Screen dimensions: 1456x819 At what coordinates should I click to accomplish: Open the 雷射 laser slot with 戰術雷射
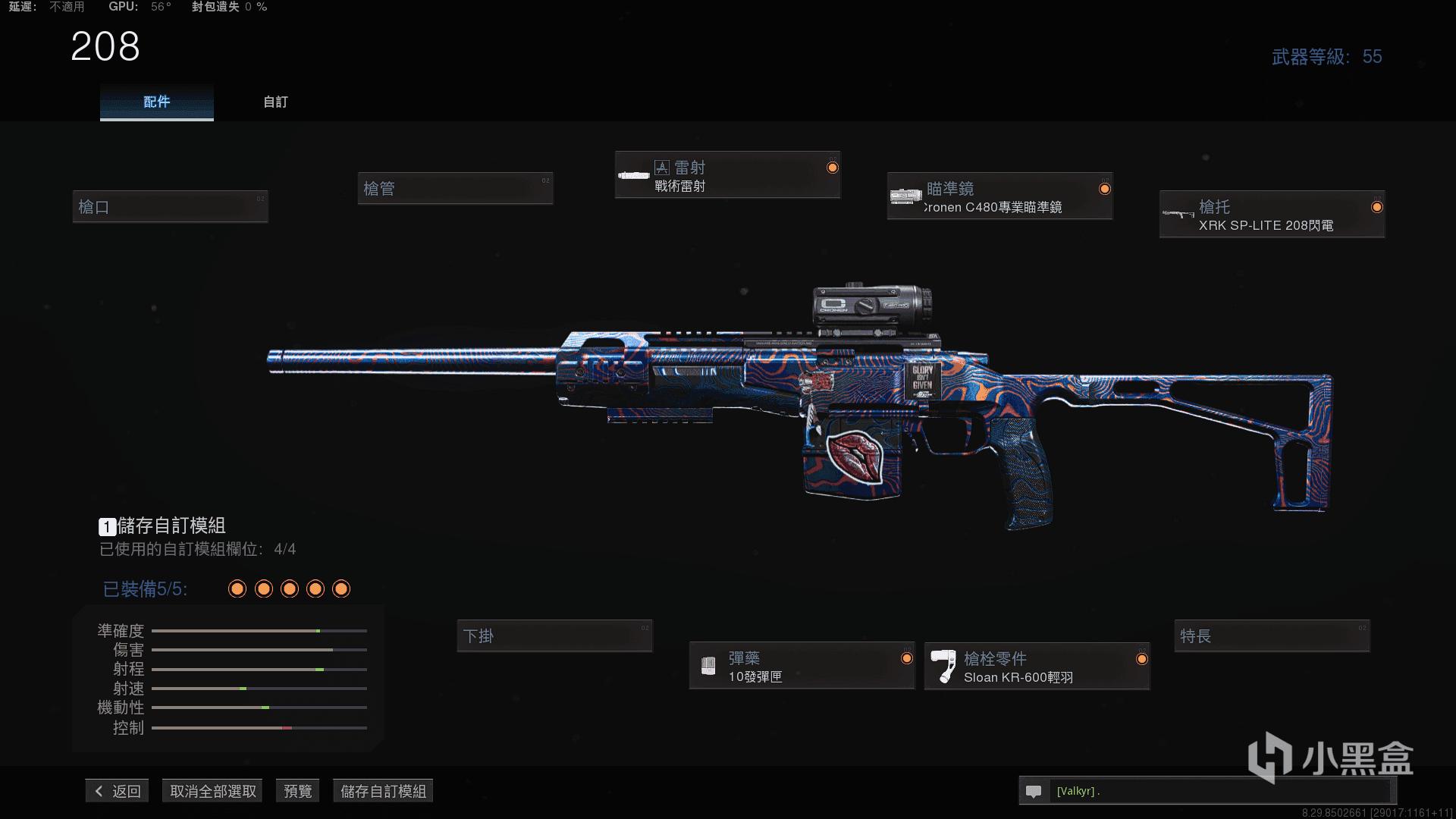[x=727, y=175]
